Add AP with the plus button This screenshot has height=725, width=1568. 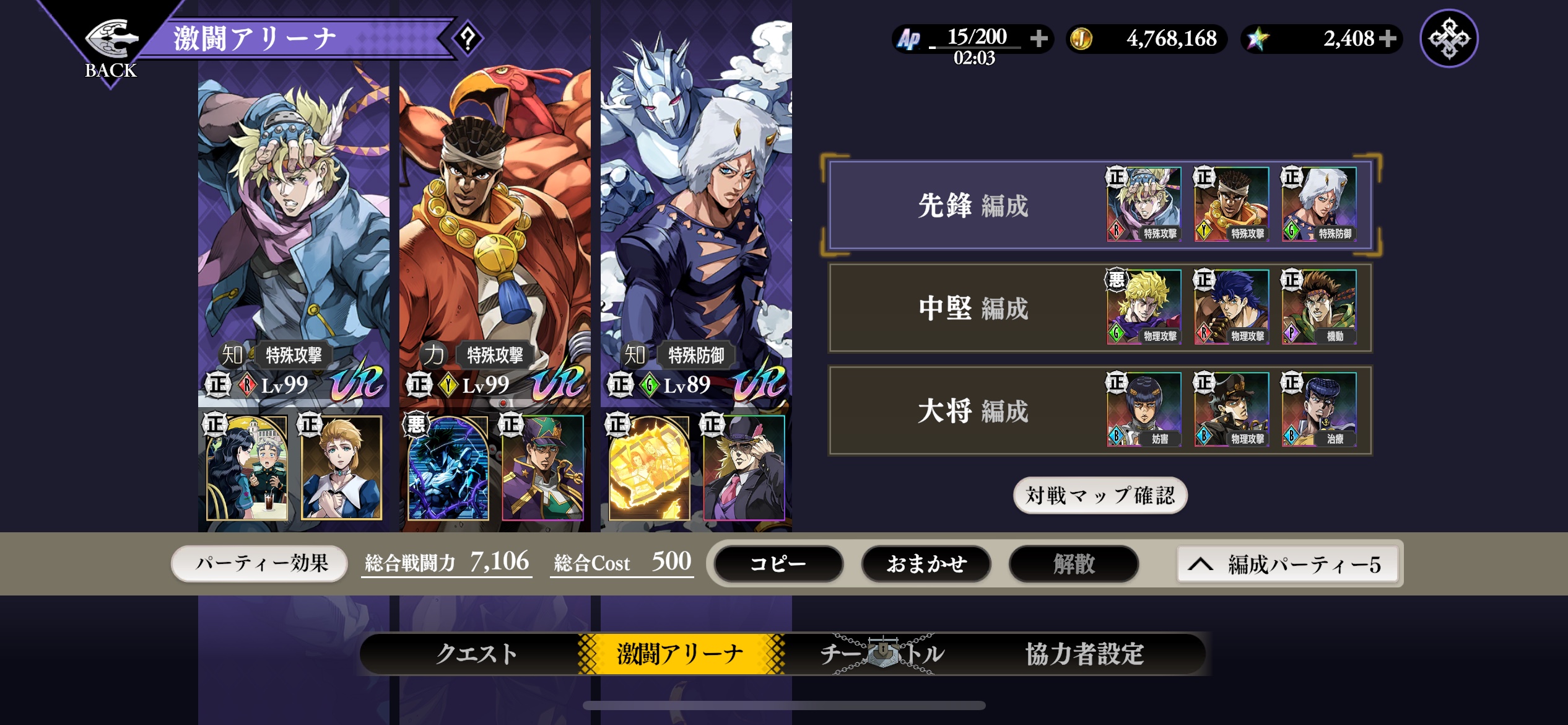click(x=1039, y=38)
